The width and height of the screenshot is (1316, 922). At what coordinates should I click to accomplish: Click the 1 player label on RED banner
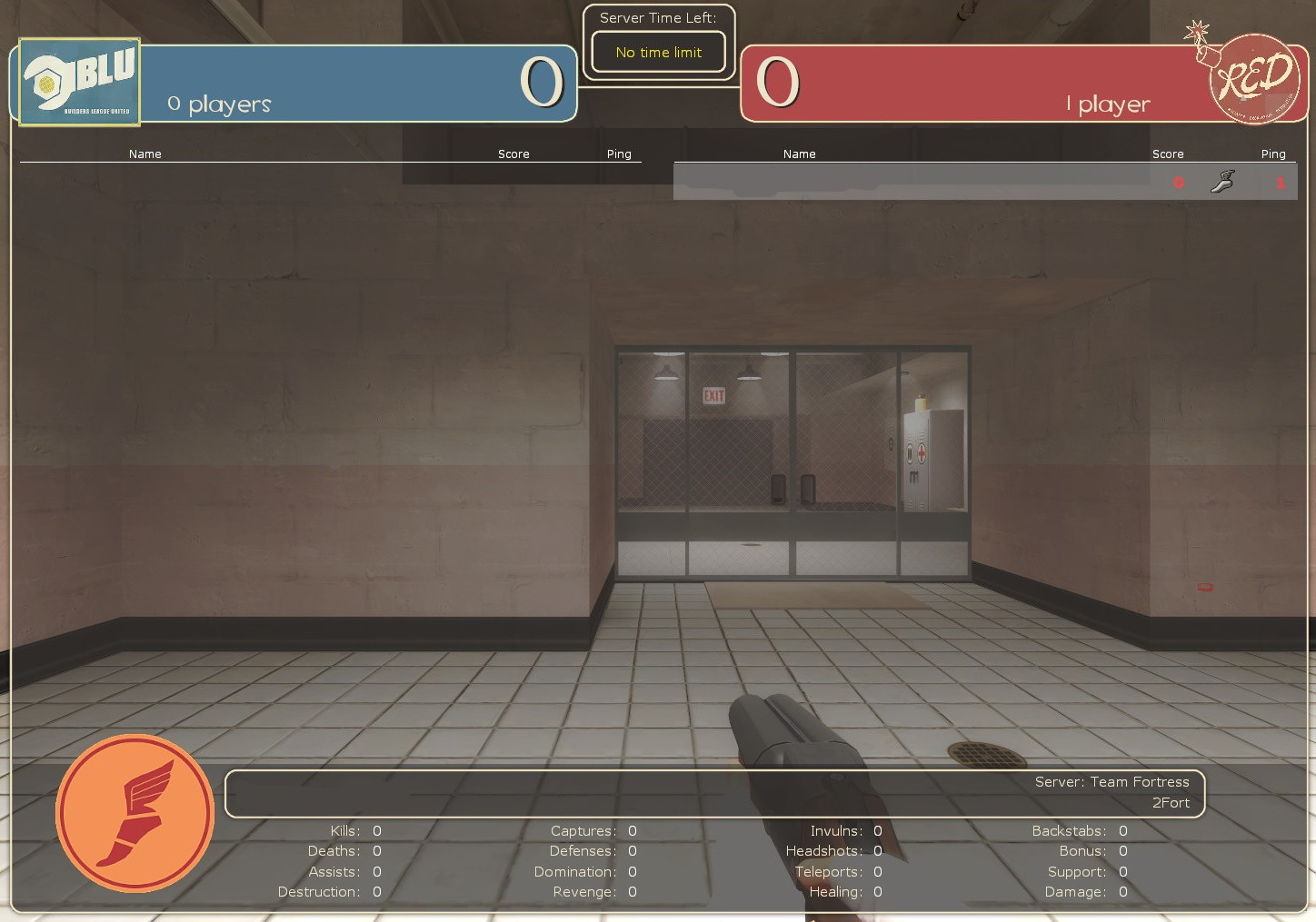[1108, 104]
